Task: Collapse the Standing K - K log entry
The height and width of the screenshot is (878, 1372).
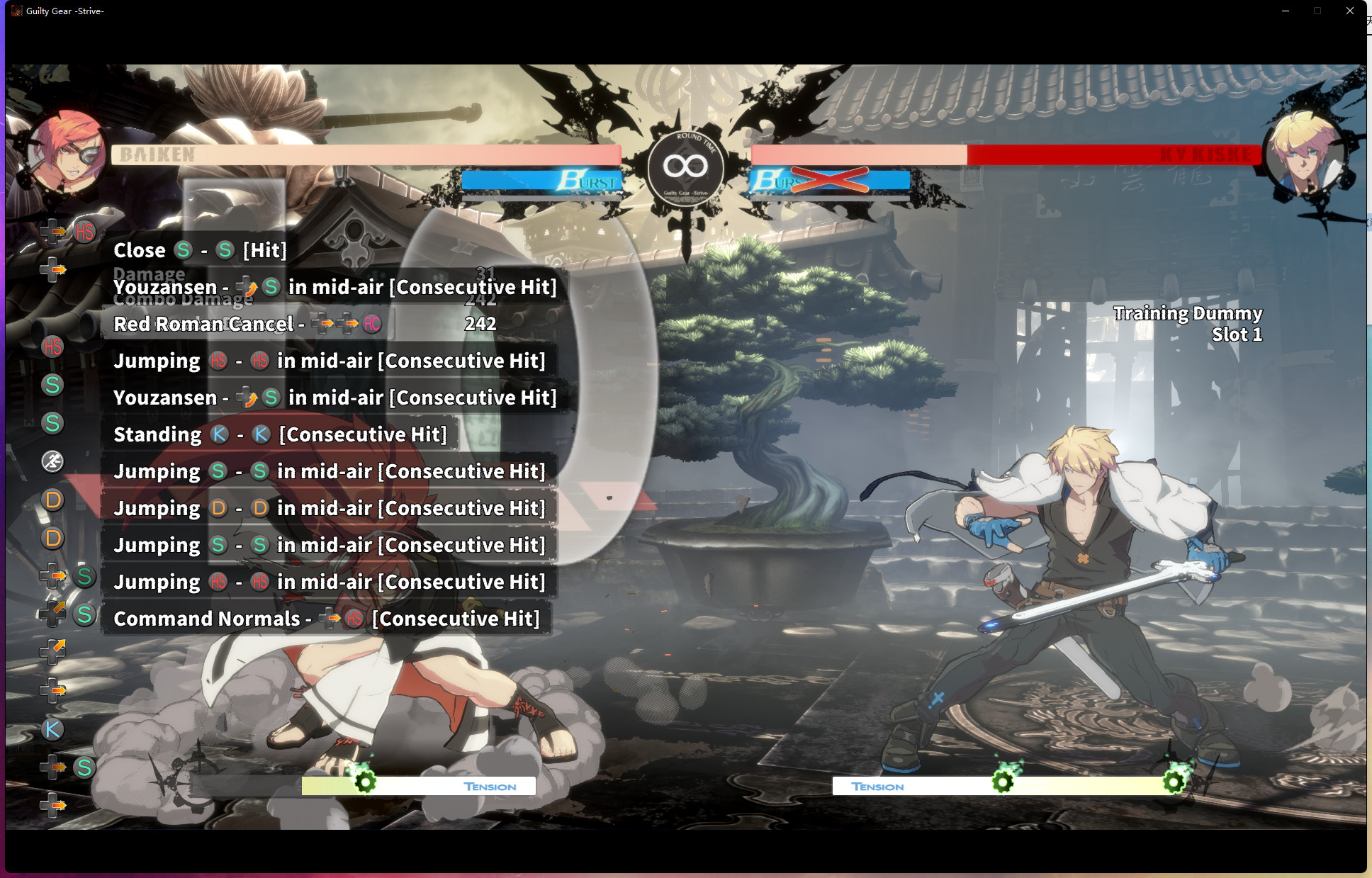Action: click(x=281, y=434)
